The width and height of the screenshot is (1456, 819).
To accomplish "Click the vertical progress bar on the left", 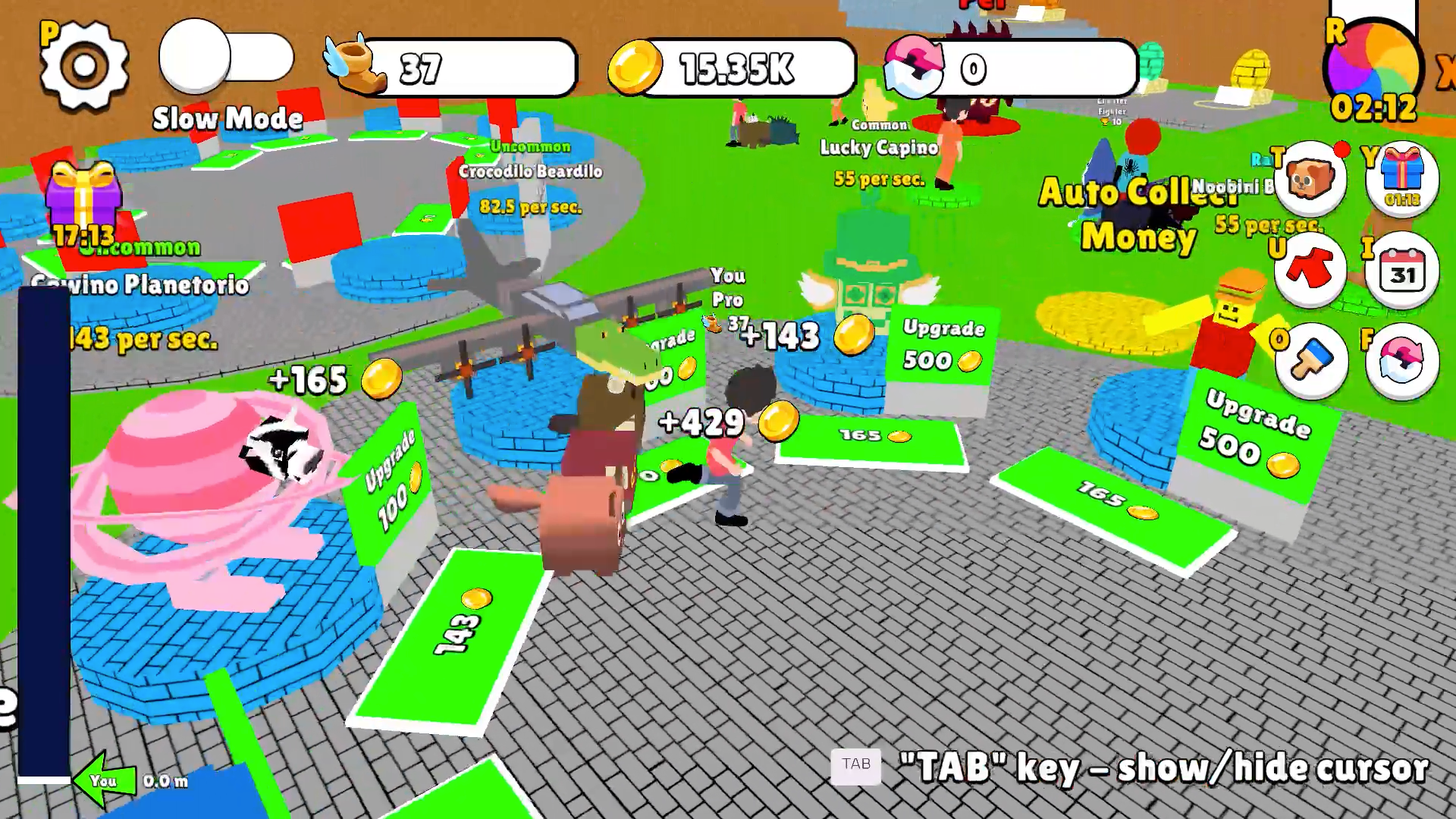I will pos(42,531).
